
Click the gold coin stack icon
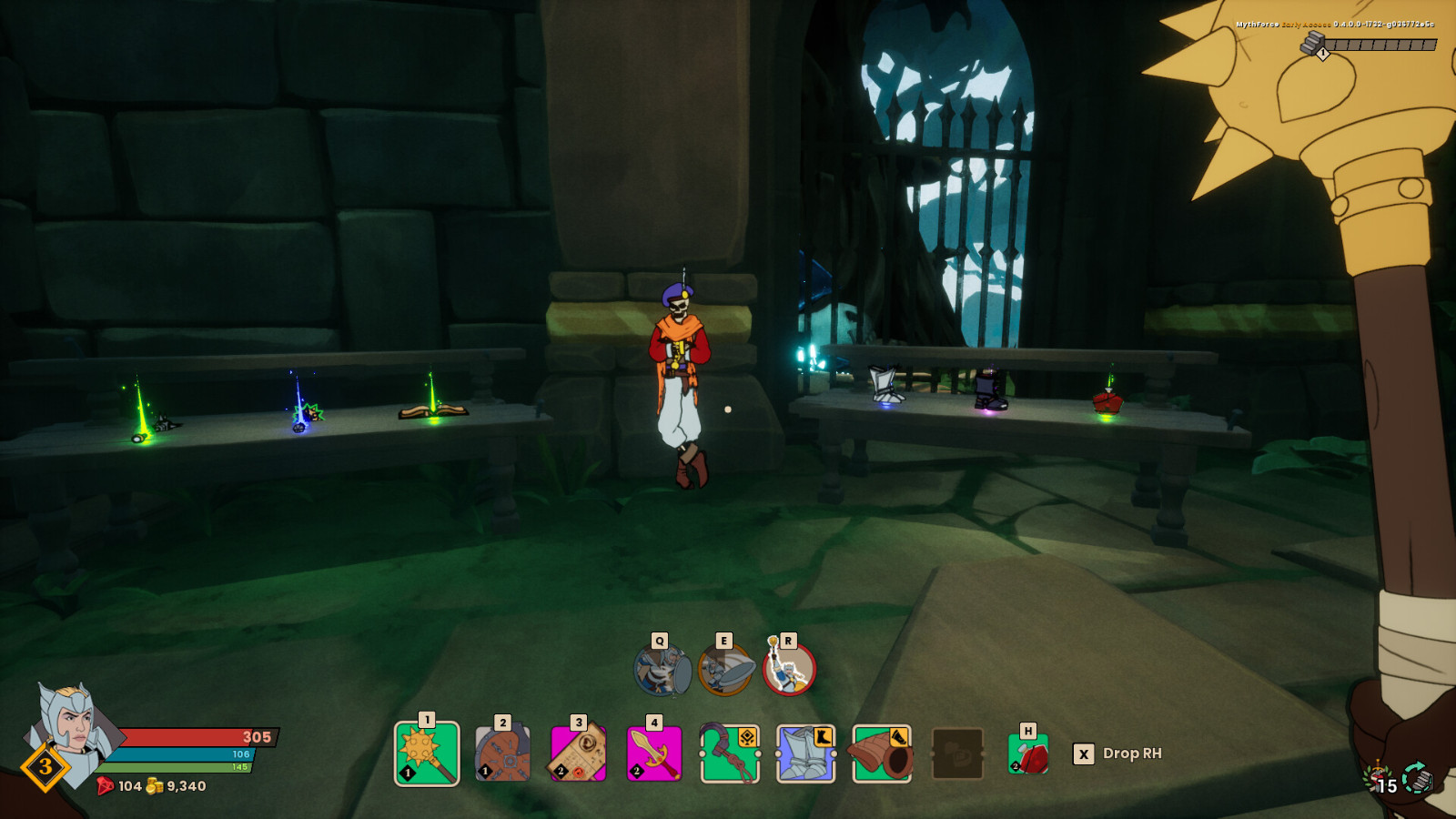coord(153,786)
